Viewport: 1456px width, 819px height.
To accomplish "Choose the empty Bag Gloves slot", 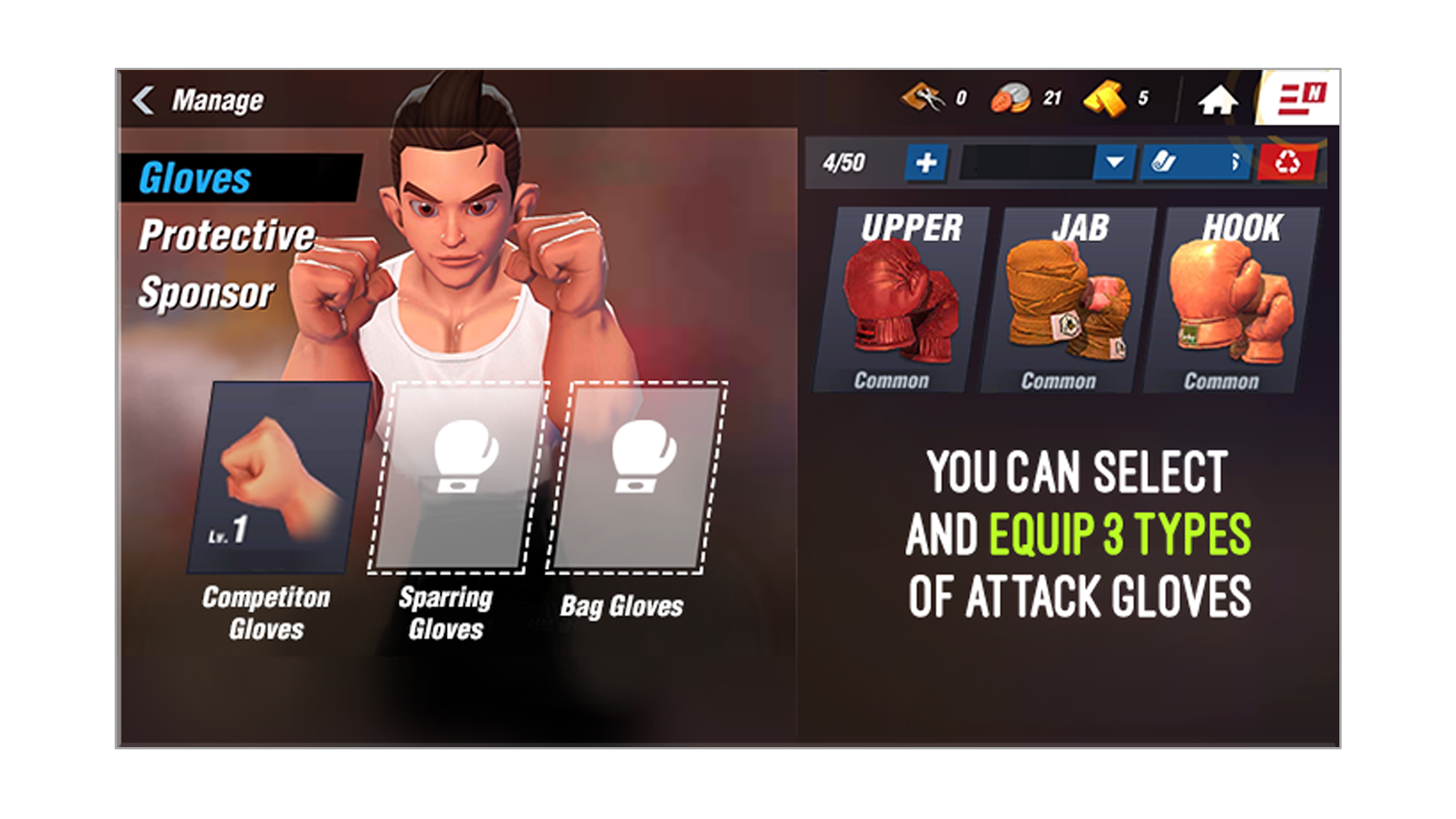I will tap(637, 478).
